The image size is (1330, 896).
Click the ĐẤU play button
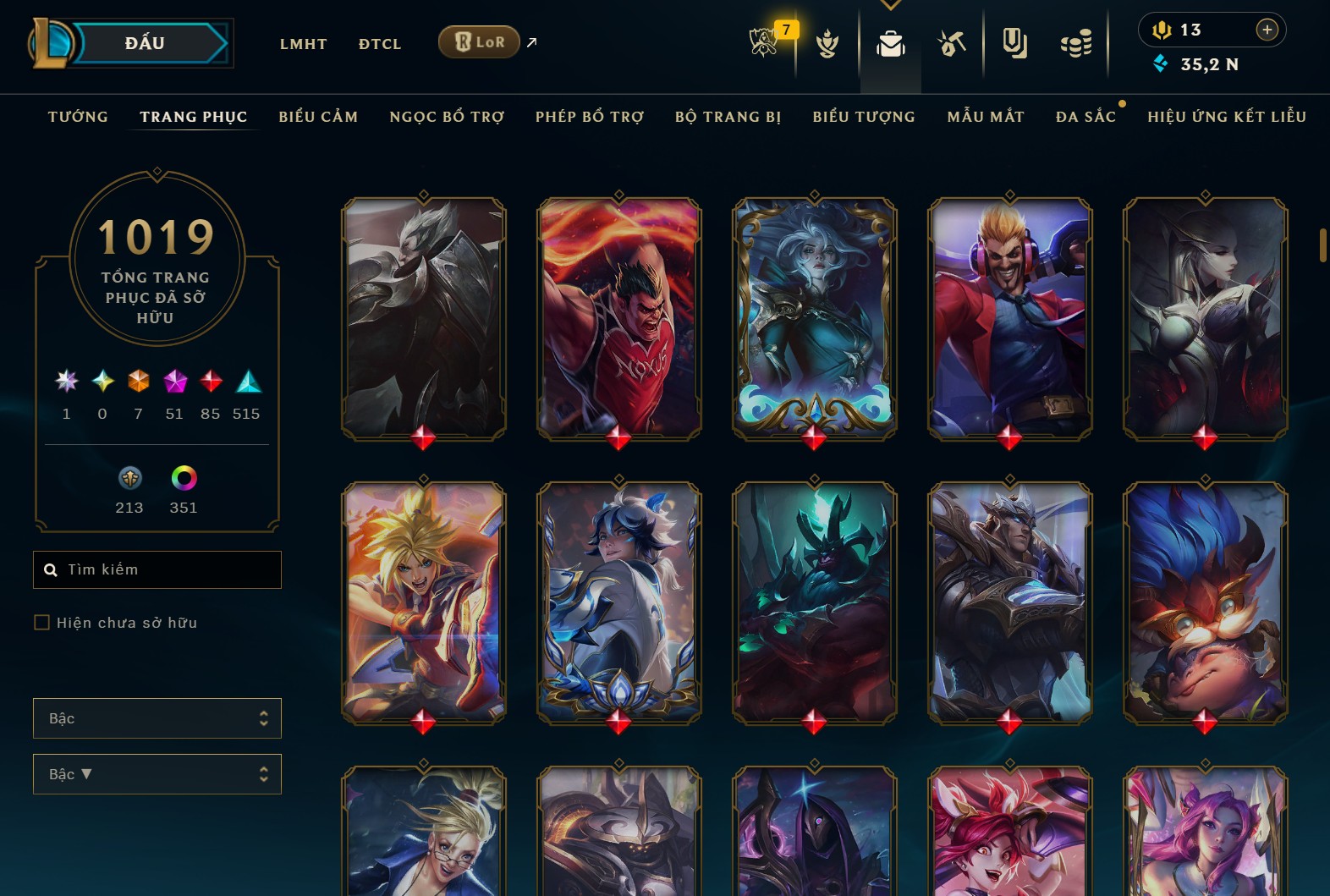pos(146,43)
